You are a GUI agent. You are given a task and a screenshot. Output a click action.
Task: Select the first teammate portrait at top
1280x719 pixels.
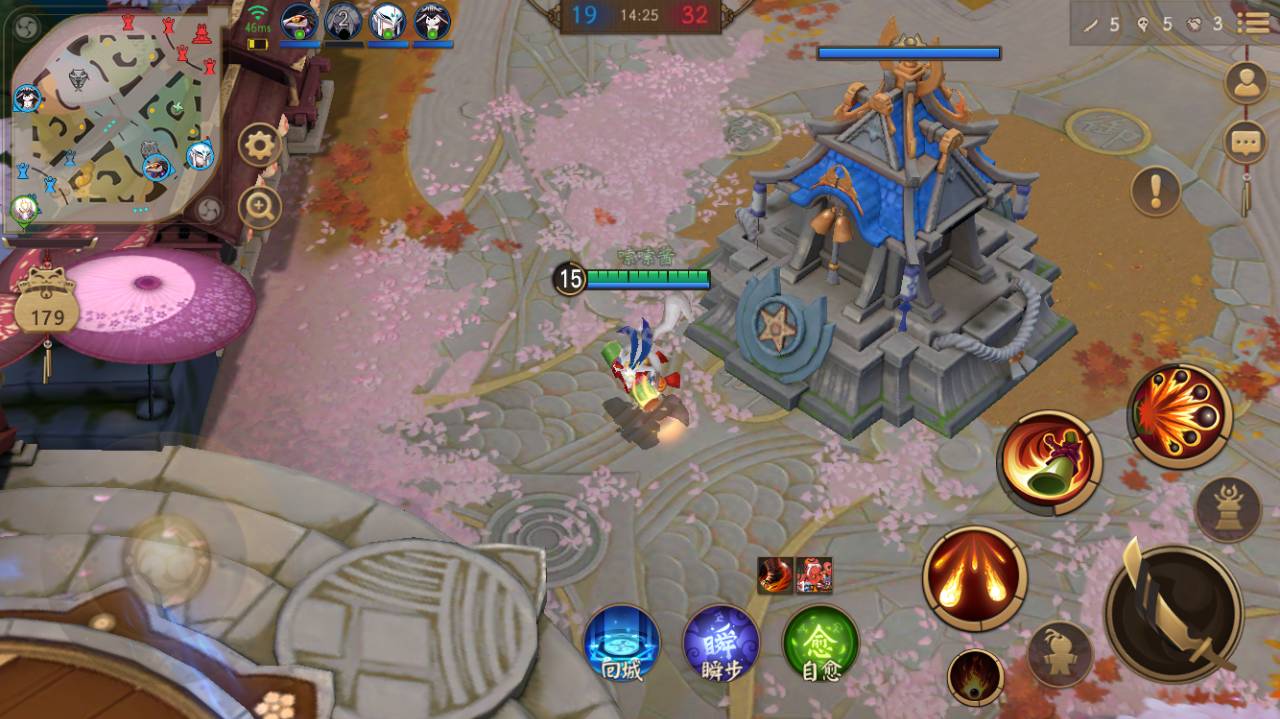coord(299,22)
